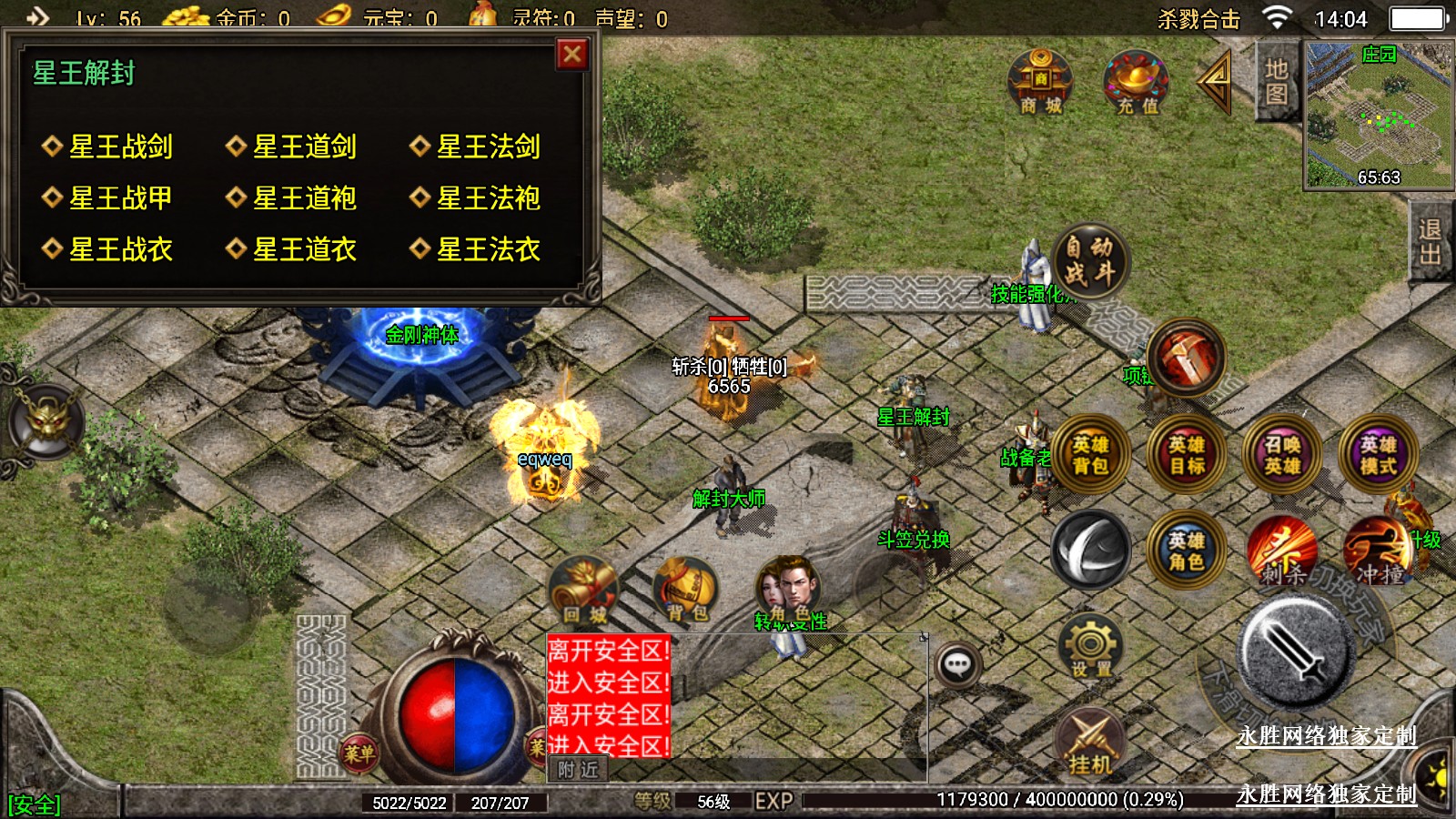Tap the 退出 exit button
Image resolution: width=1456 pixels, height=819 pixels.
pyautogui.click(x=1431, y=241)
